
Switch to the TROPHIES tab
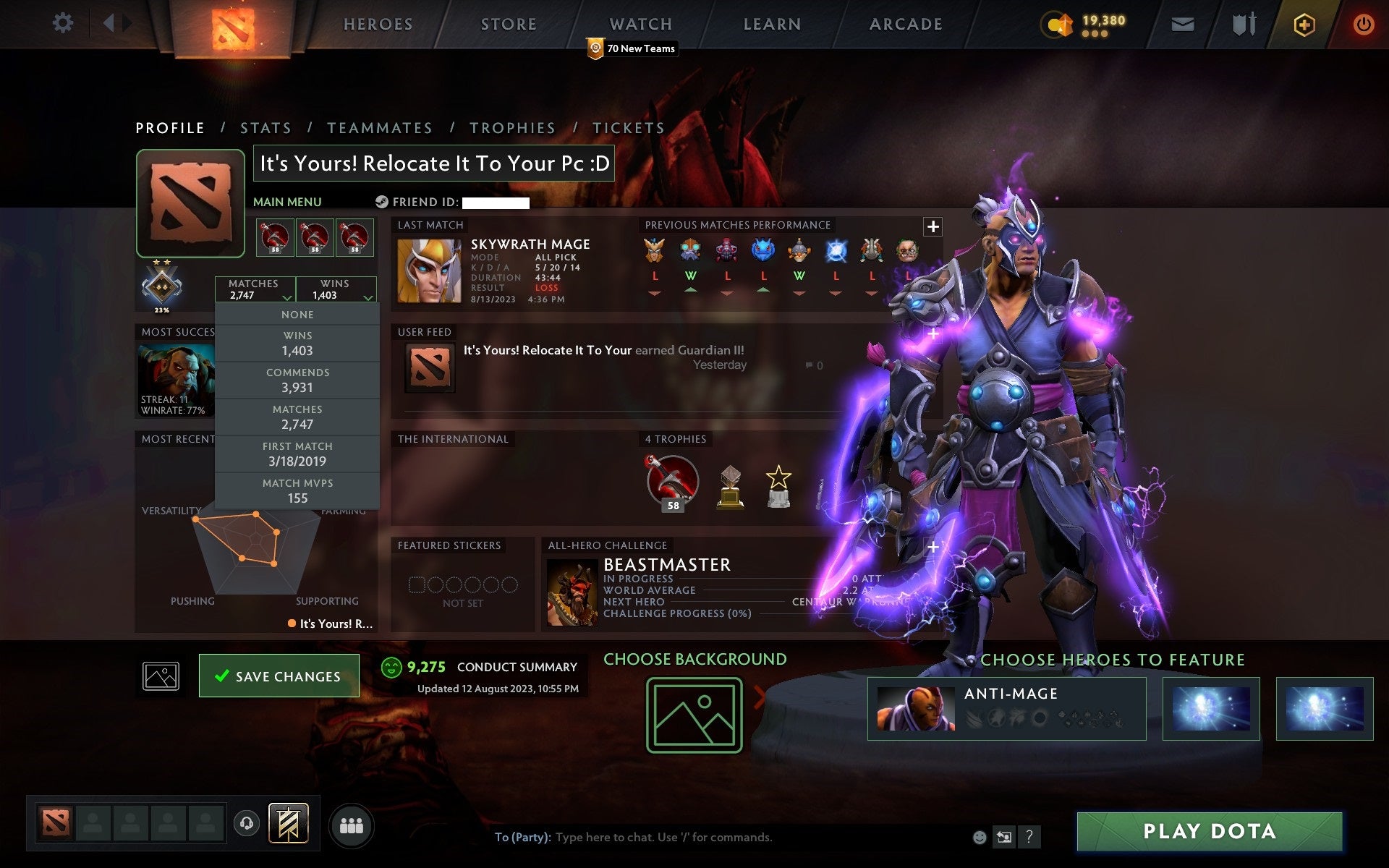point(512,127)
